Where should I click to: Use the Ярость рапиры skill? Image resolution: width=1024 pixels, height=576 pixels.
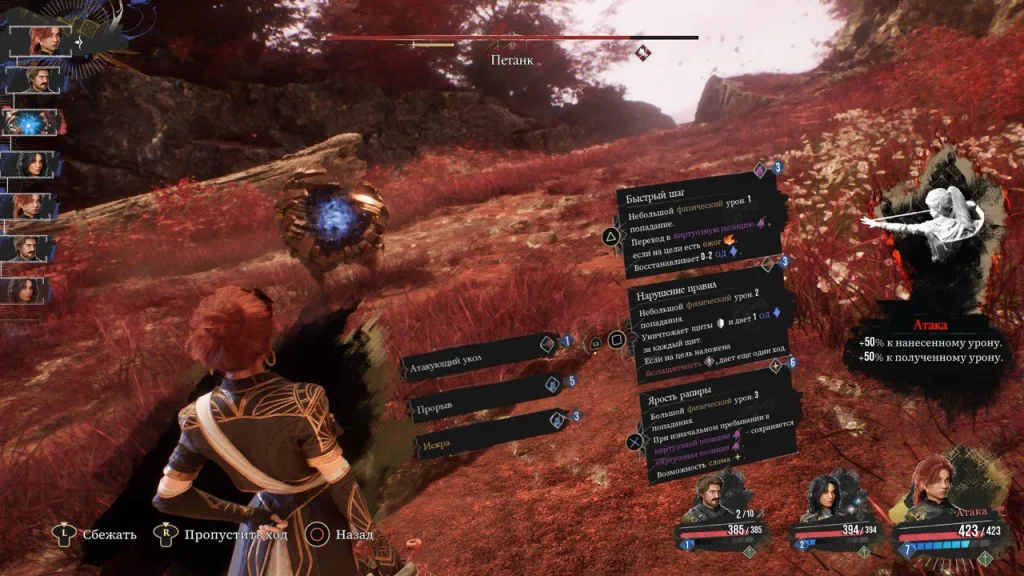tap(715, 430)
